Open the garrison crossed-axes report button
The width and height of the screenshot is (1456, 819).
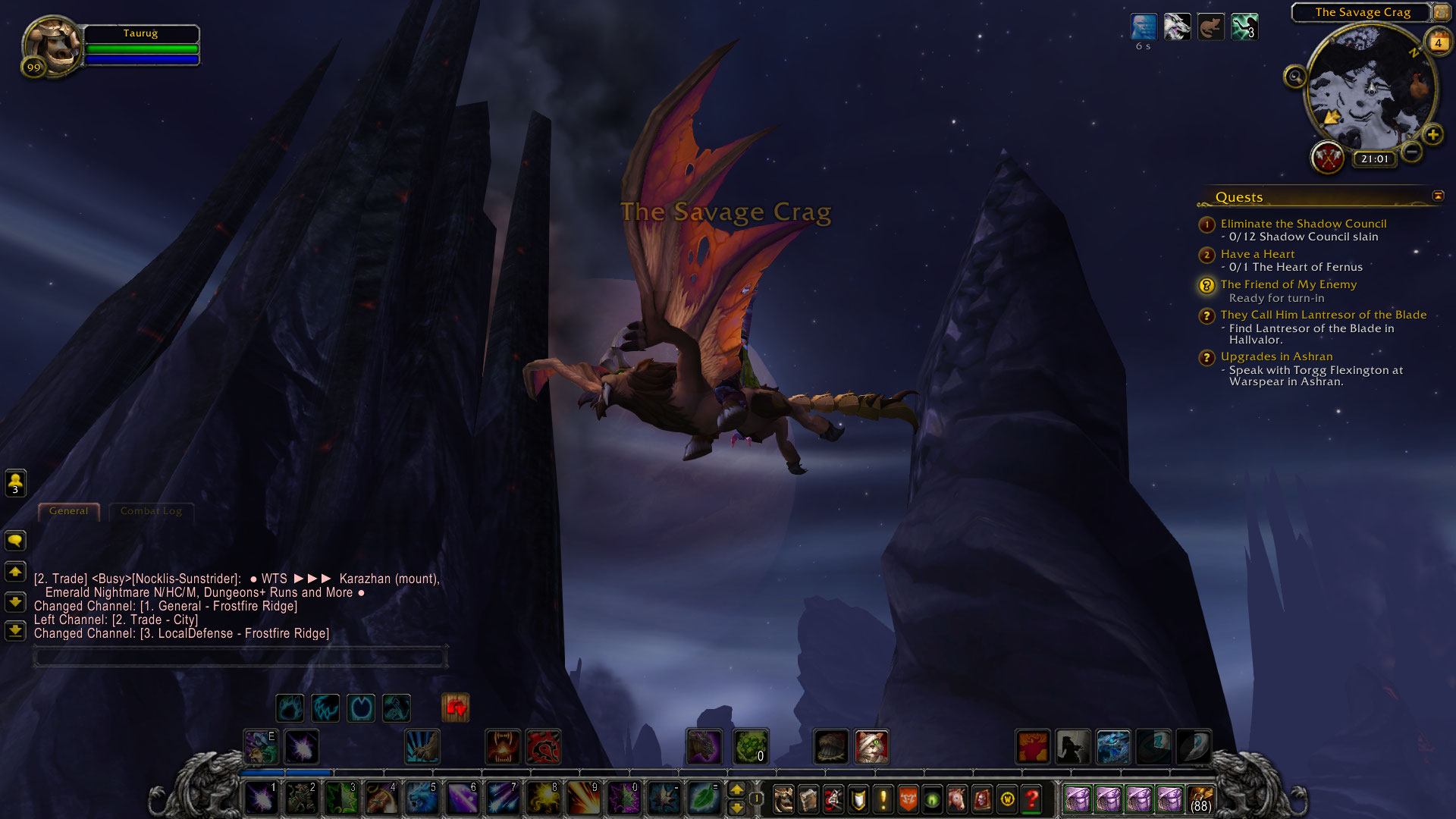(1328, 158)
